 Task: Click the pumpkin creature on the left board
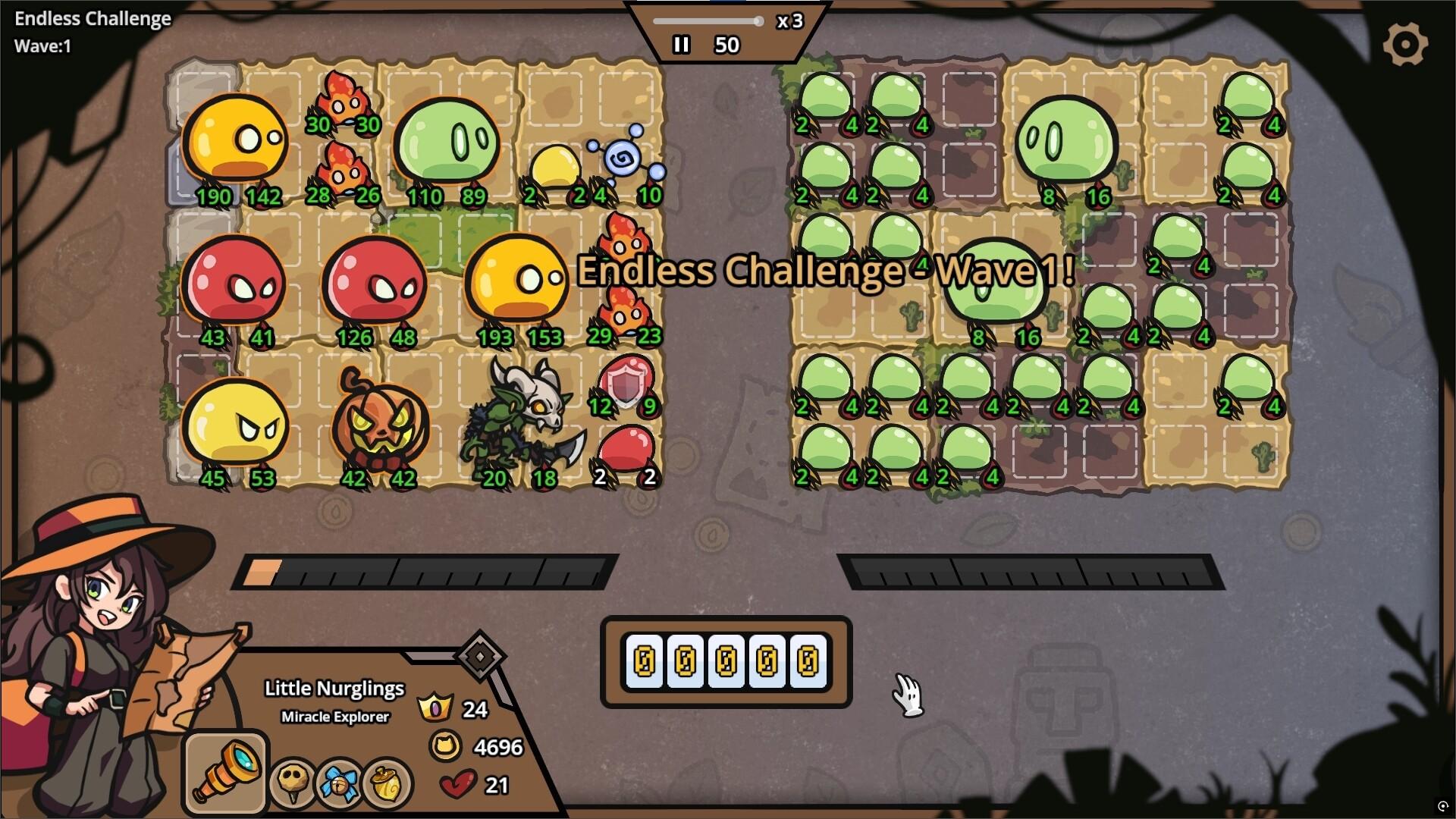[379, 421]
